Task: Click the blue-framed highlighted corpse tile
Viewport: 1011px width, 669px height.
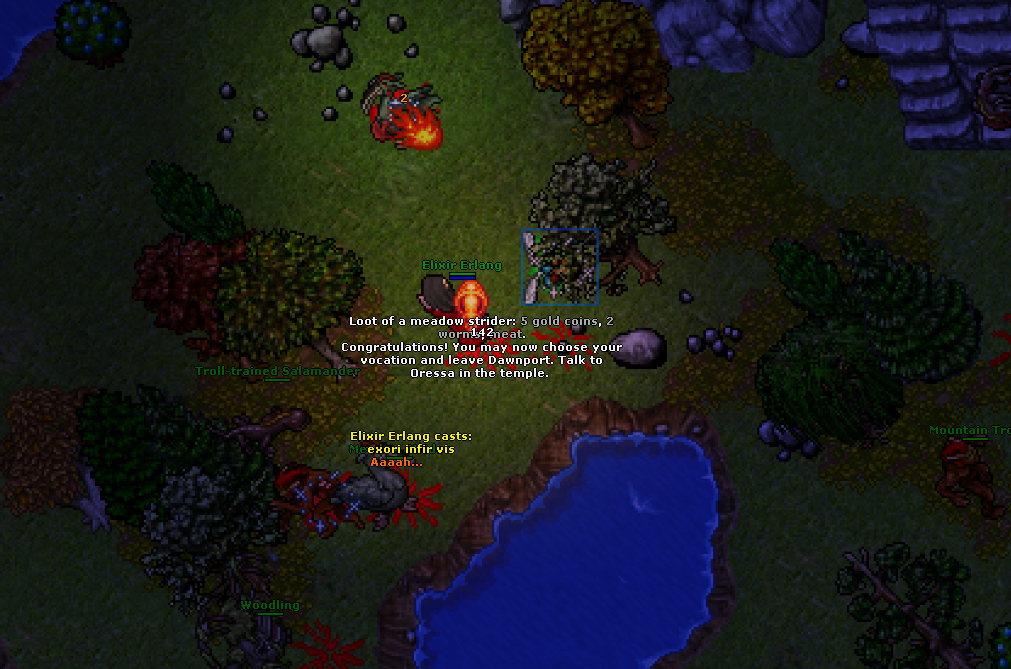Action: pyautogui.click(x=560, y=266)
